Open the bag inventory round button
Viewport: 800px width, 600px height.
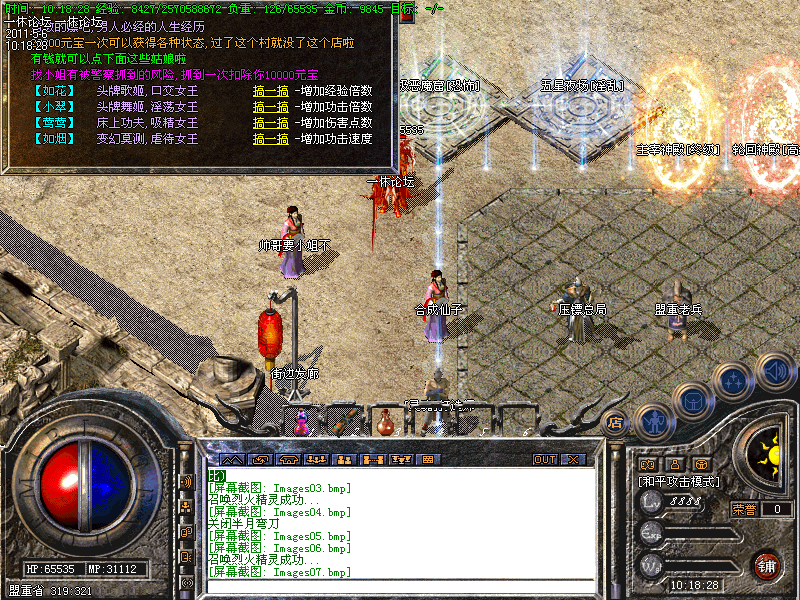coord(693,400)
